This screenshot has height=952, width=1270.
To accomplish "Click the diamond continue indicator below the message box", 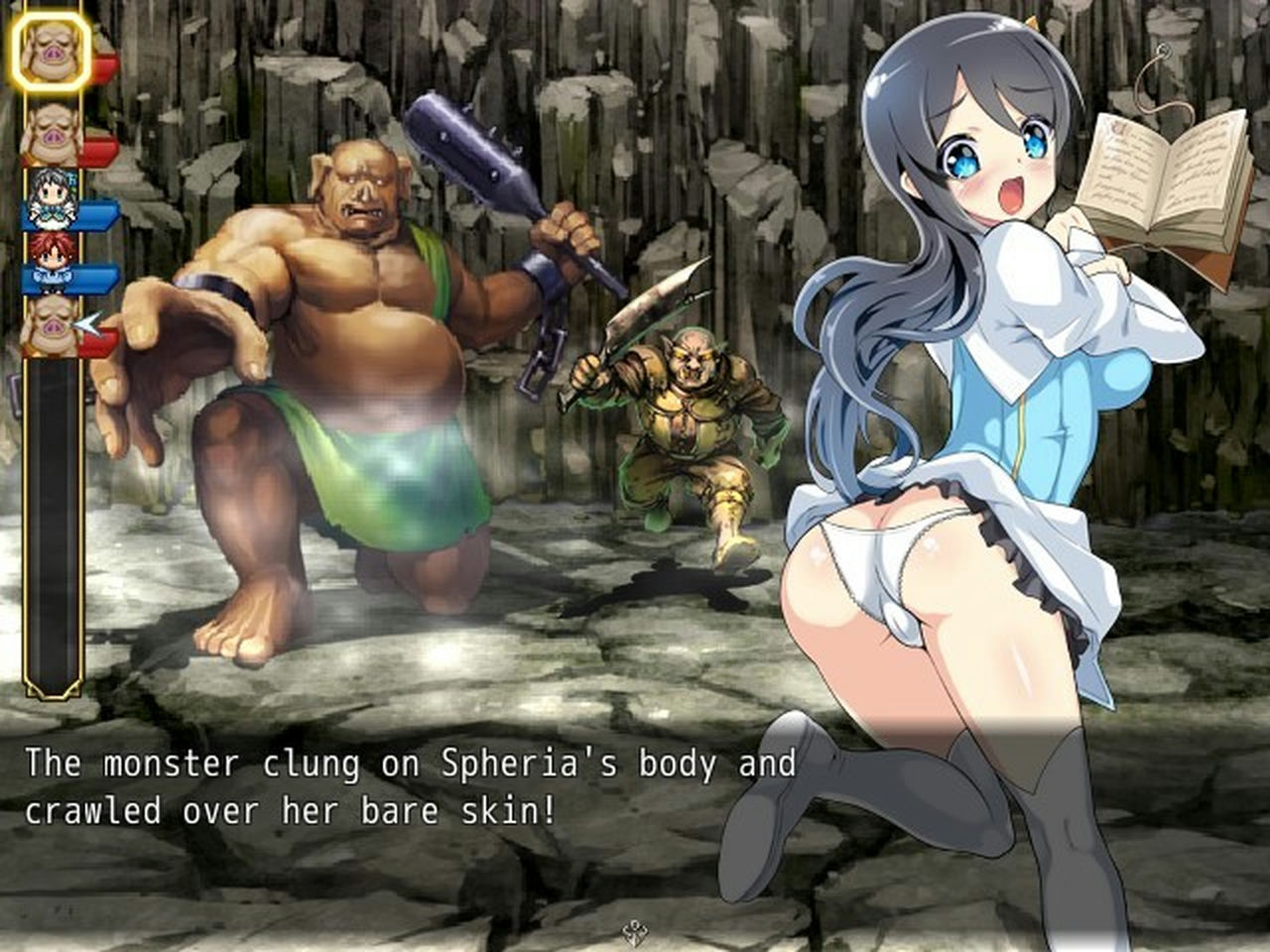I will 634,930.
